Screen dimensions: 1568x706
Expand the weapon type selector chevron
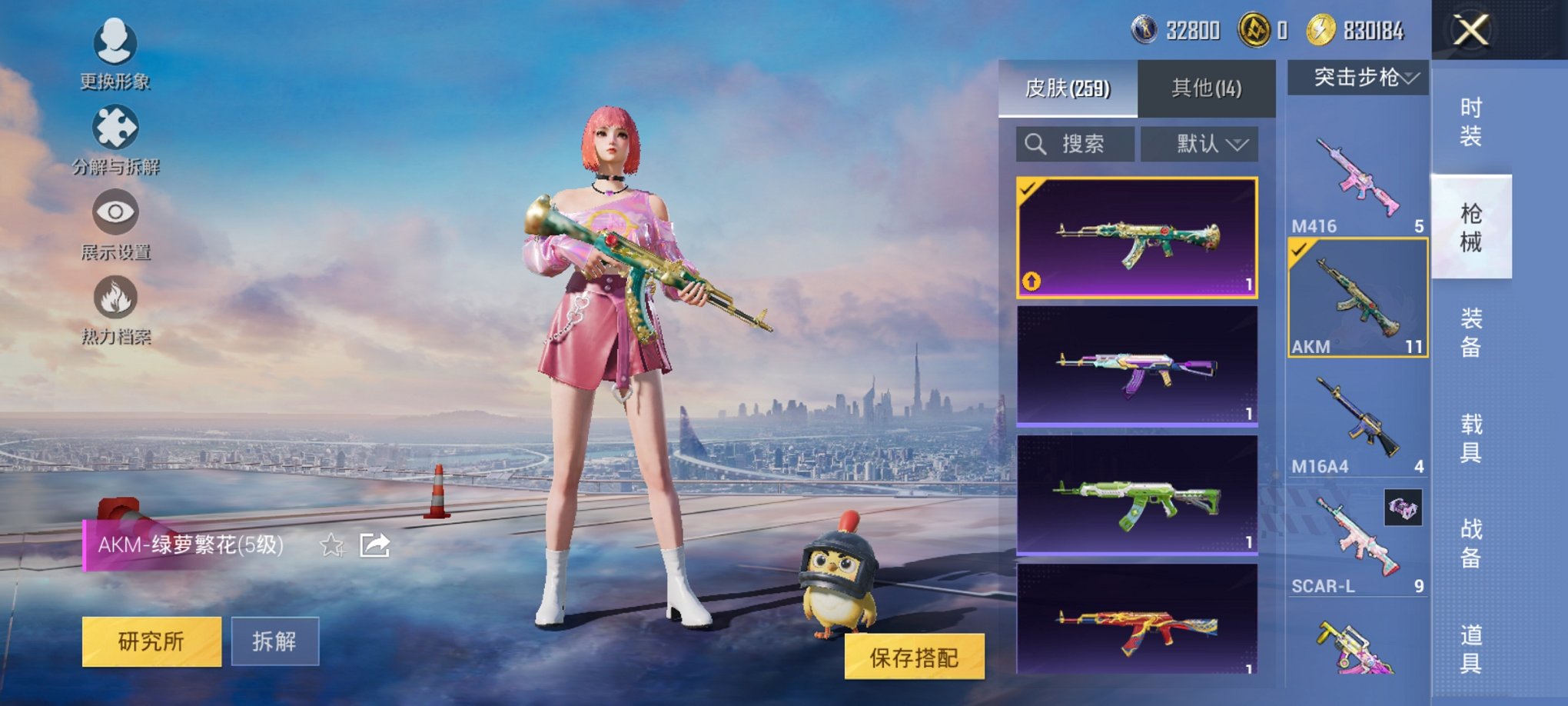(x=1412, y=77)
